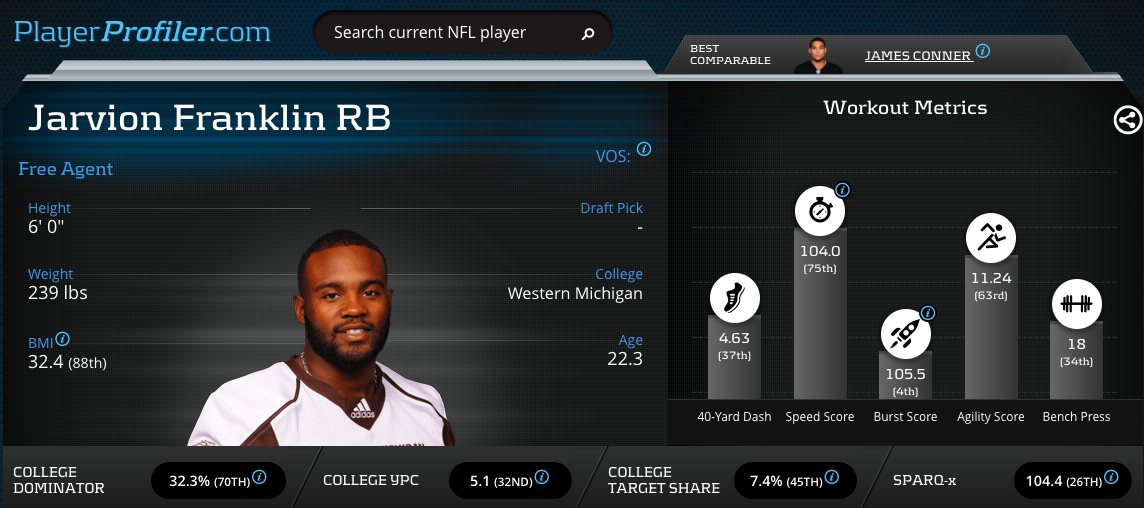Open the Speed Score info icon
The image size is (1144, 508).
coord(842,189)
